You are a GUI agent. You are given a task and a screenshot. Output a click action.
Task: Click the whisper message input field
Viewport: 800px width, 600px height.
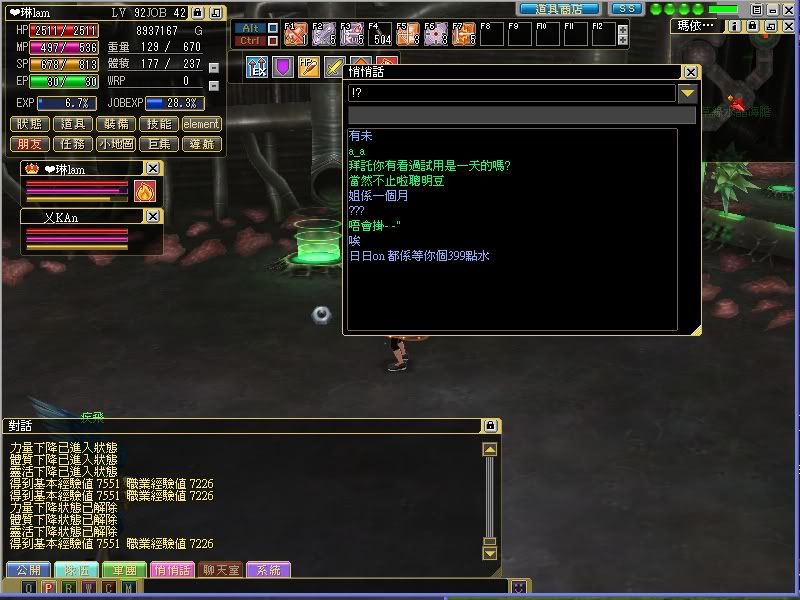[520, 115]
